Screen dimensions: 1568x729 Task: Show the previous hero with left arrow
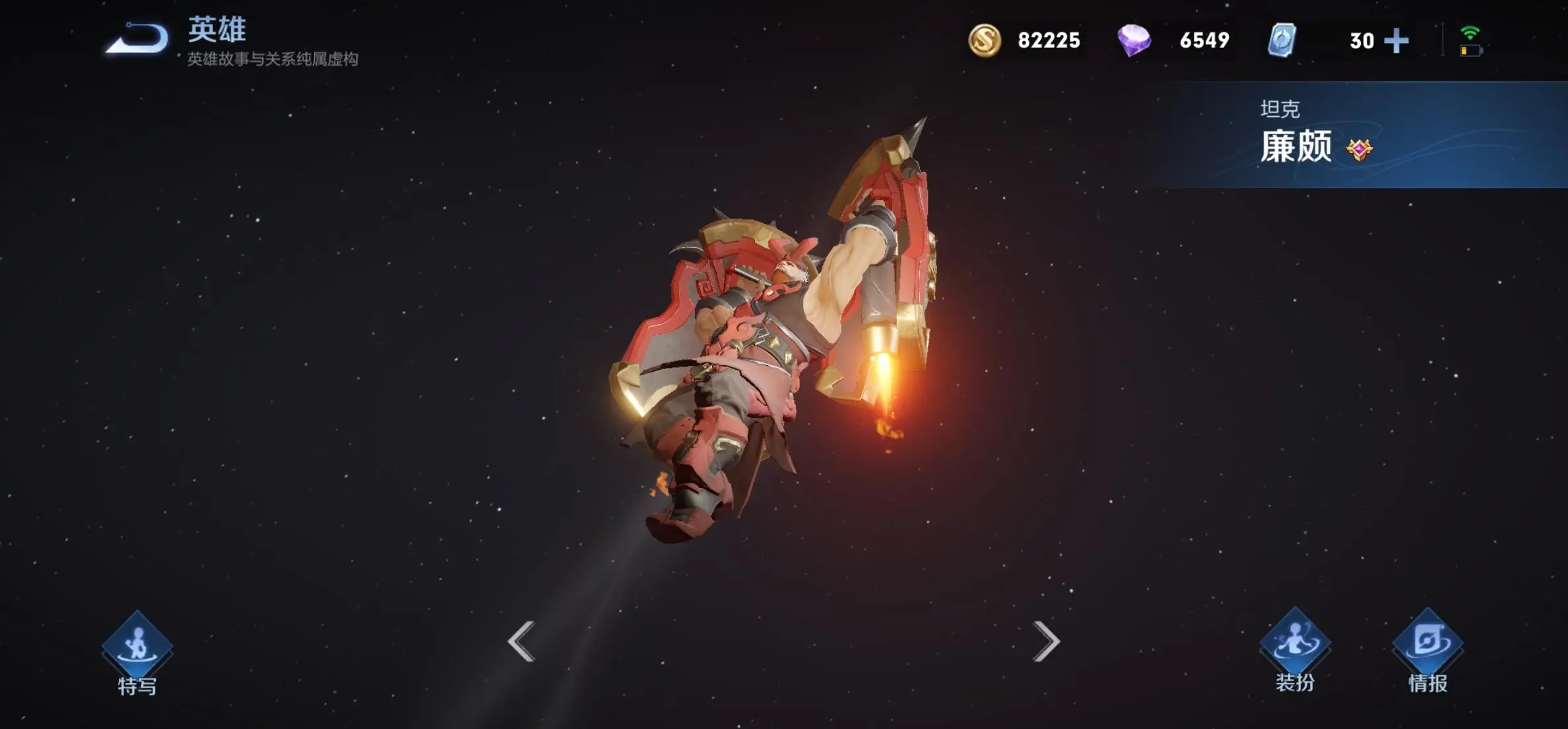pyautogui.click(x=521, y=641)
